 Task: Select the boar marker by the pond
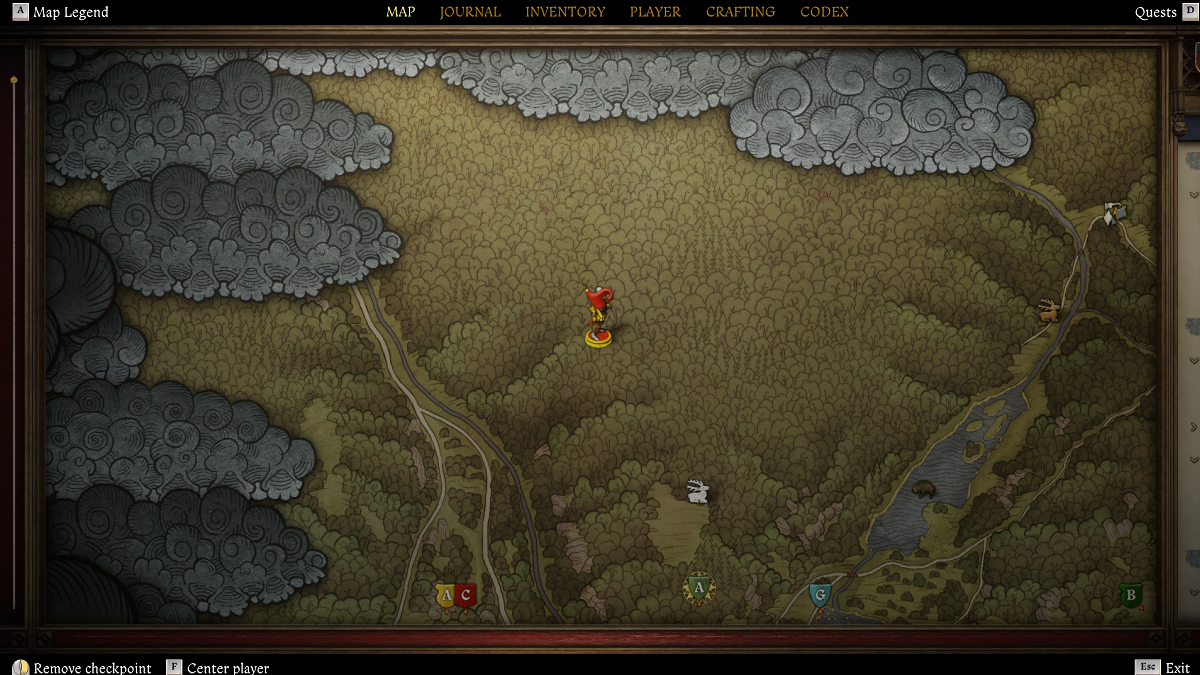[923, 490]
